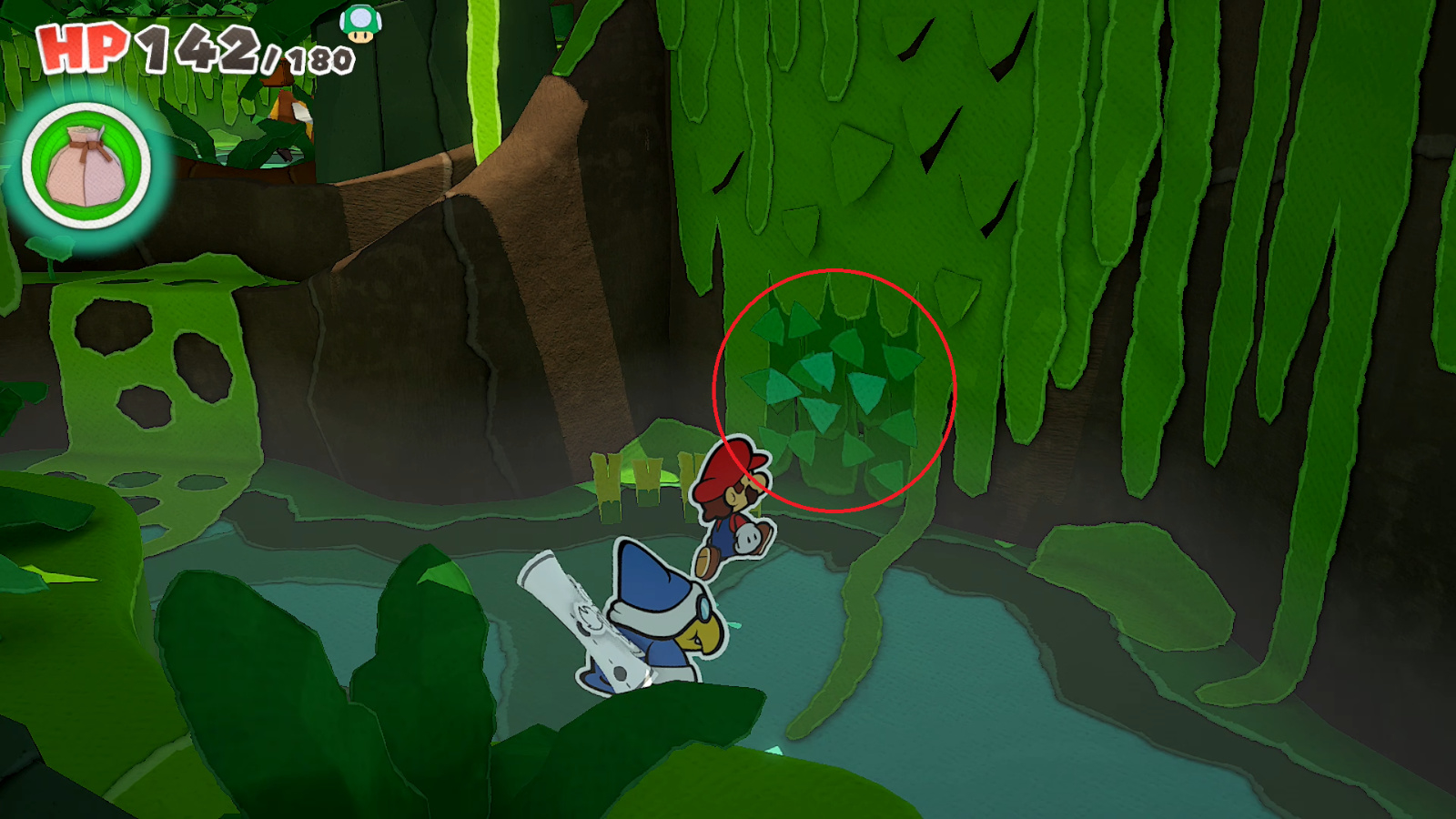Click the confetti bag icon in the circle
Screen dimensions: 1456x819
coord(86,168)
